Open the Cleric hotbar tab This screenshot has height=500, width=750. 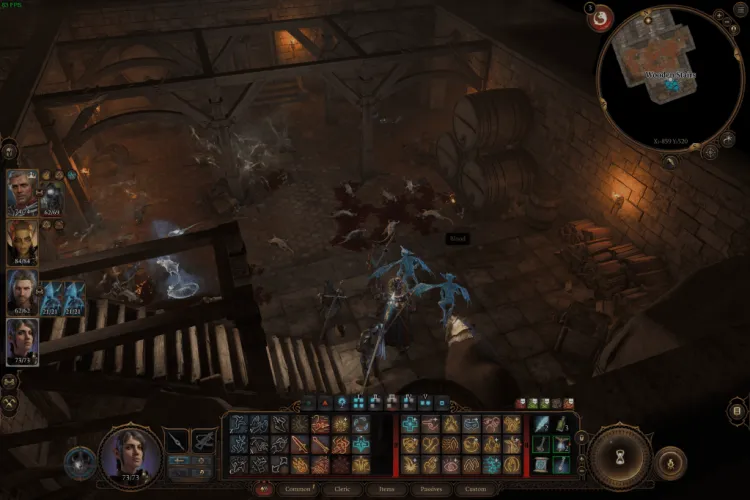click(x=343, y=490)
